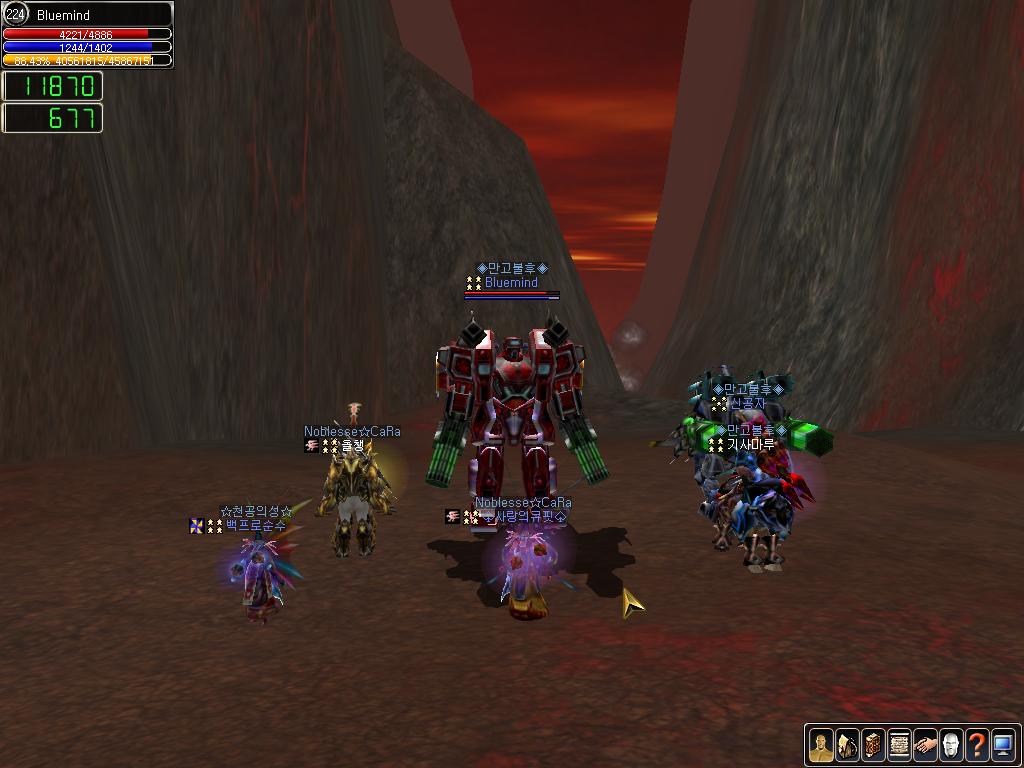Open the white face mask icon
Image resolution: width=1024 pixels, height=768 pixels.
951,745
